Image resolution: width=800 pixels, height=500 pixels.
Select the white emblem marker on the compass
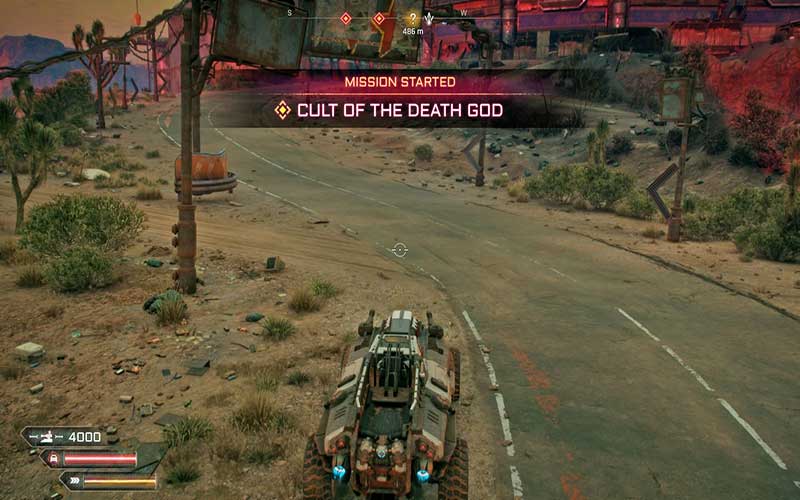(x=431, y=18)
